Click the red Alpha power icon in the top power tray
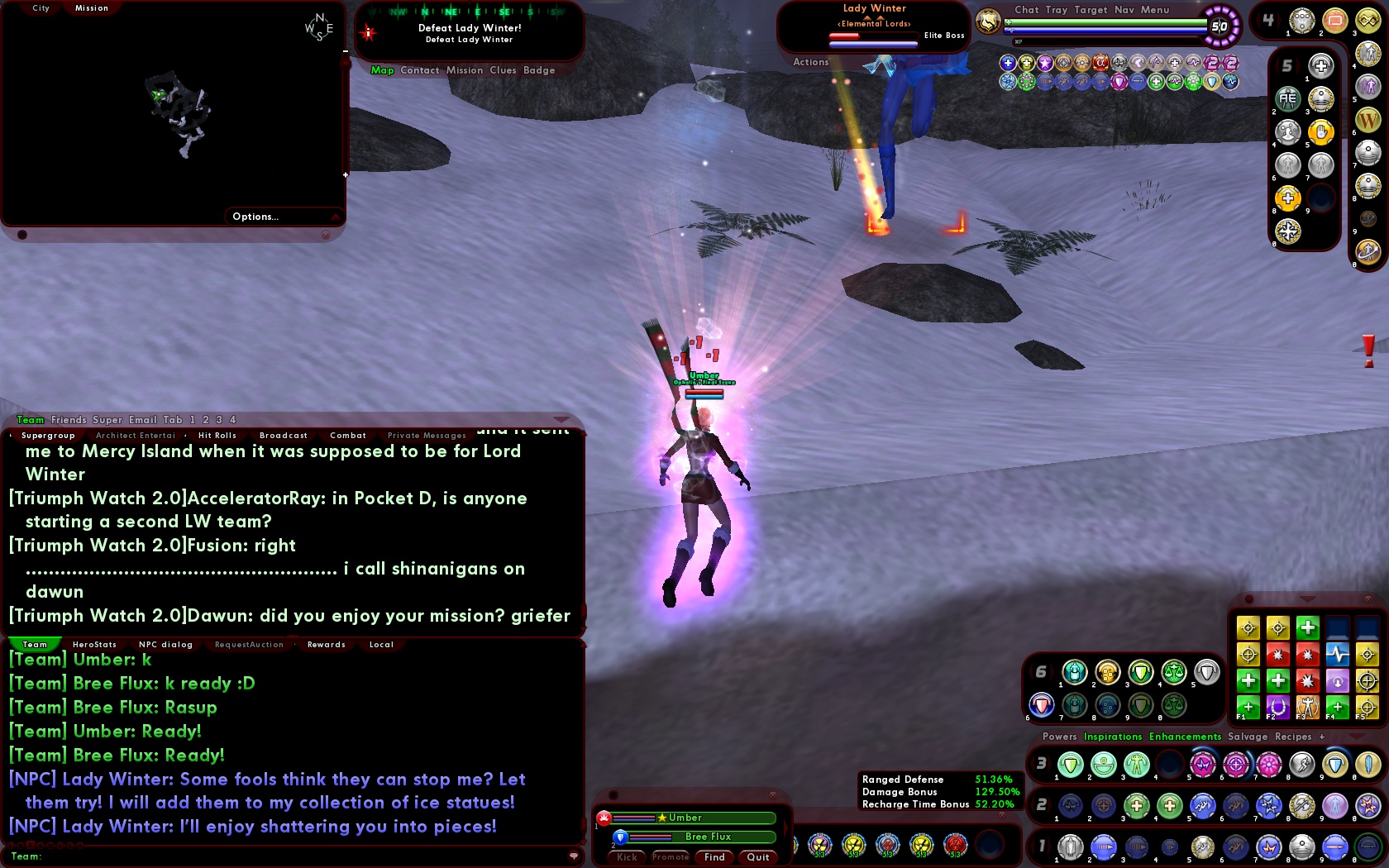Image resolution: width=1389 pixels, height=868 pixels. pyautogui.click(x=1100, y=63)
